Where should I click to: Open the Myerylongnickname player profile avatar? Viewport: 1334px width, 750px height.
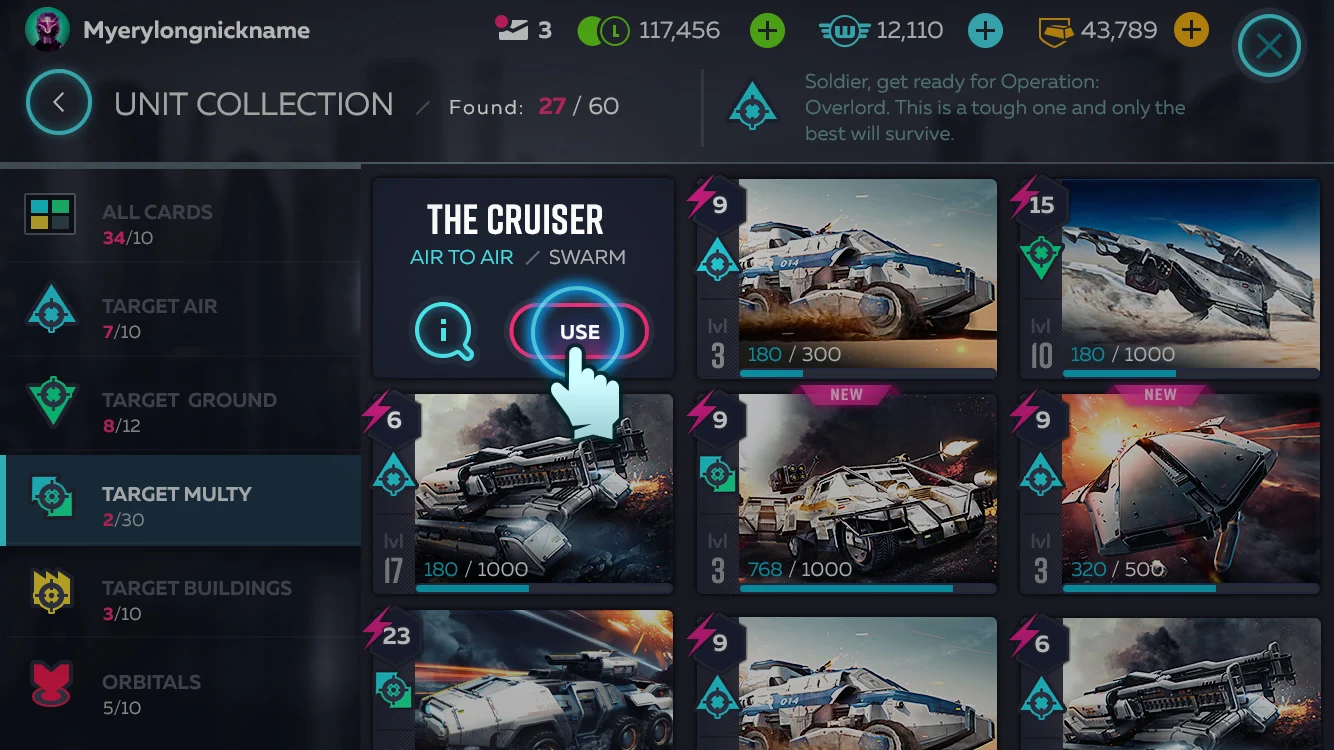tap(47, 30)
